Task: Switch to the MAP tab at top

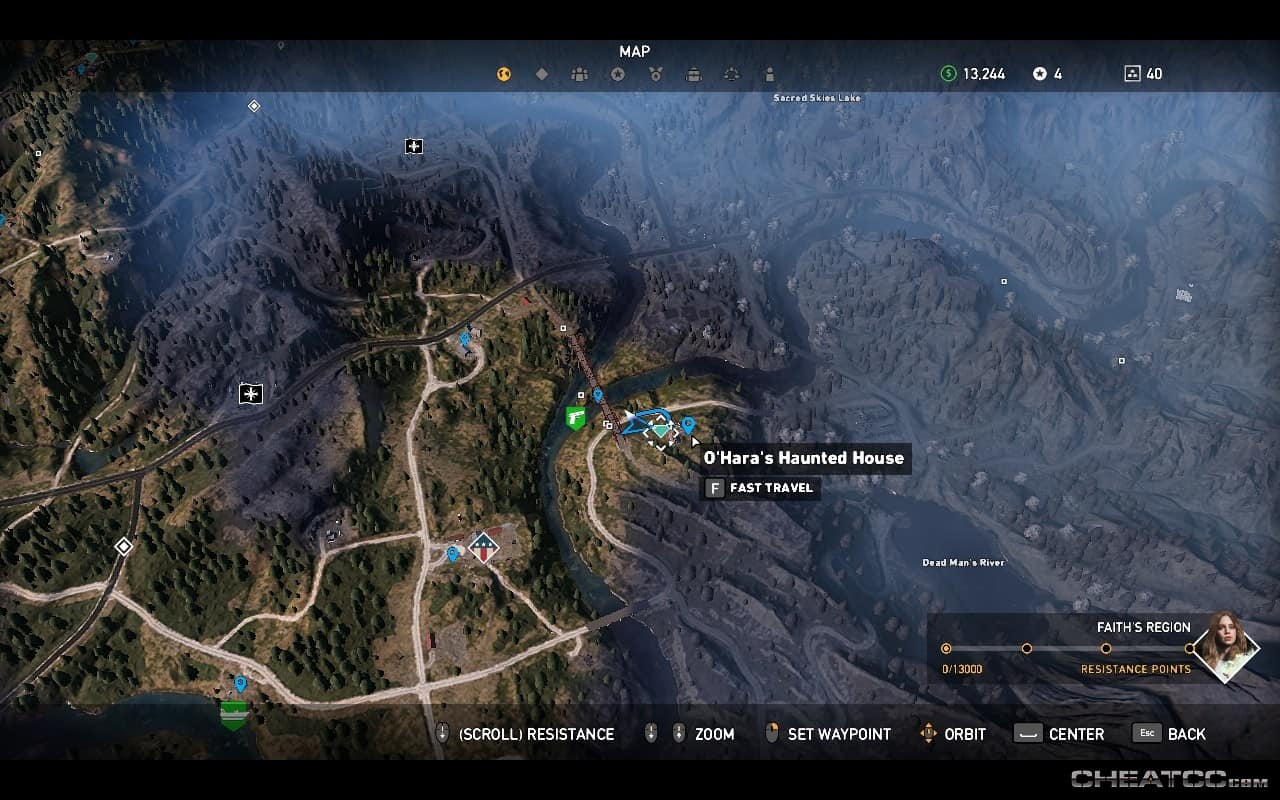Action: coord(634,51)
